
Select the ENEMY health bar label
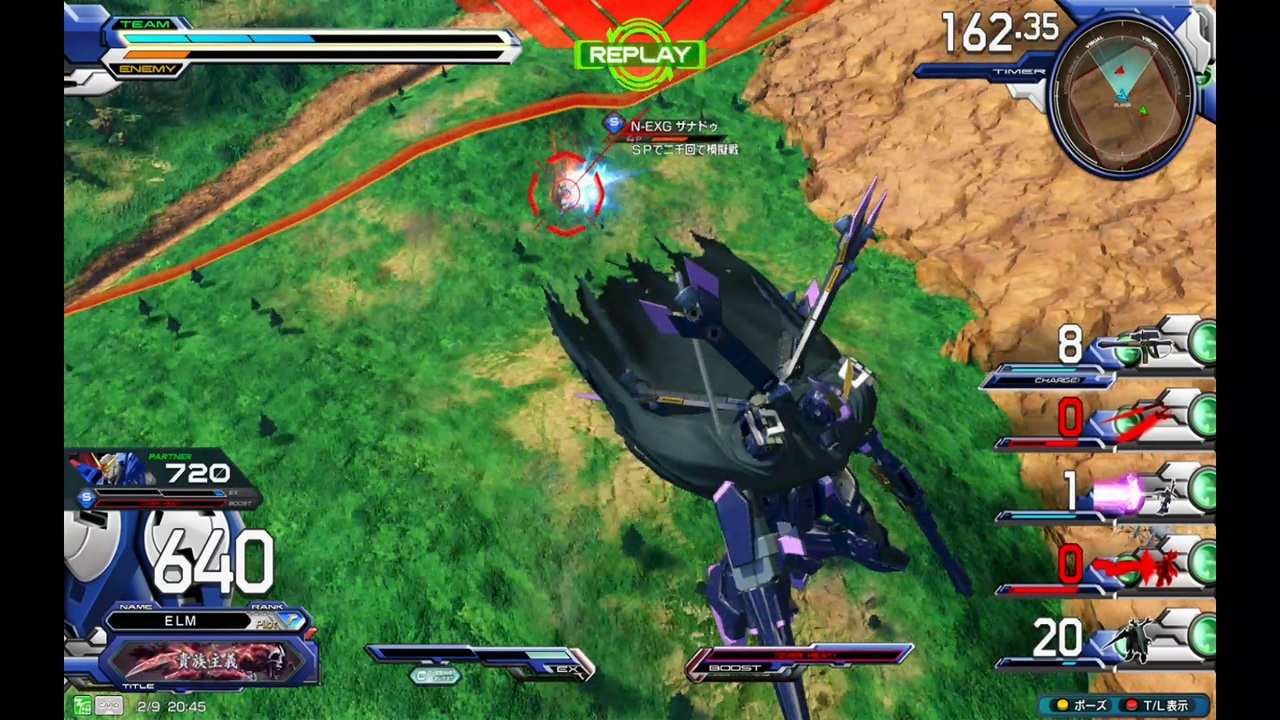point(148,68)
